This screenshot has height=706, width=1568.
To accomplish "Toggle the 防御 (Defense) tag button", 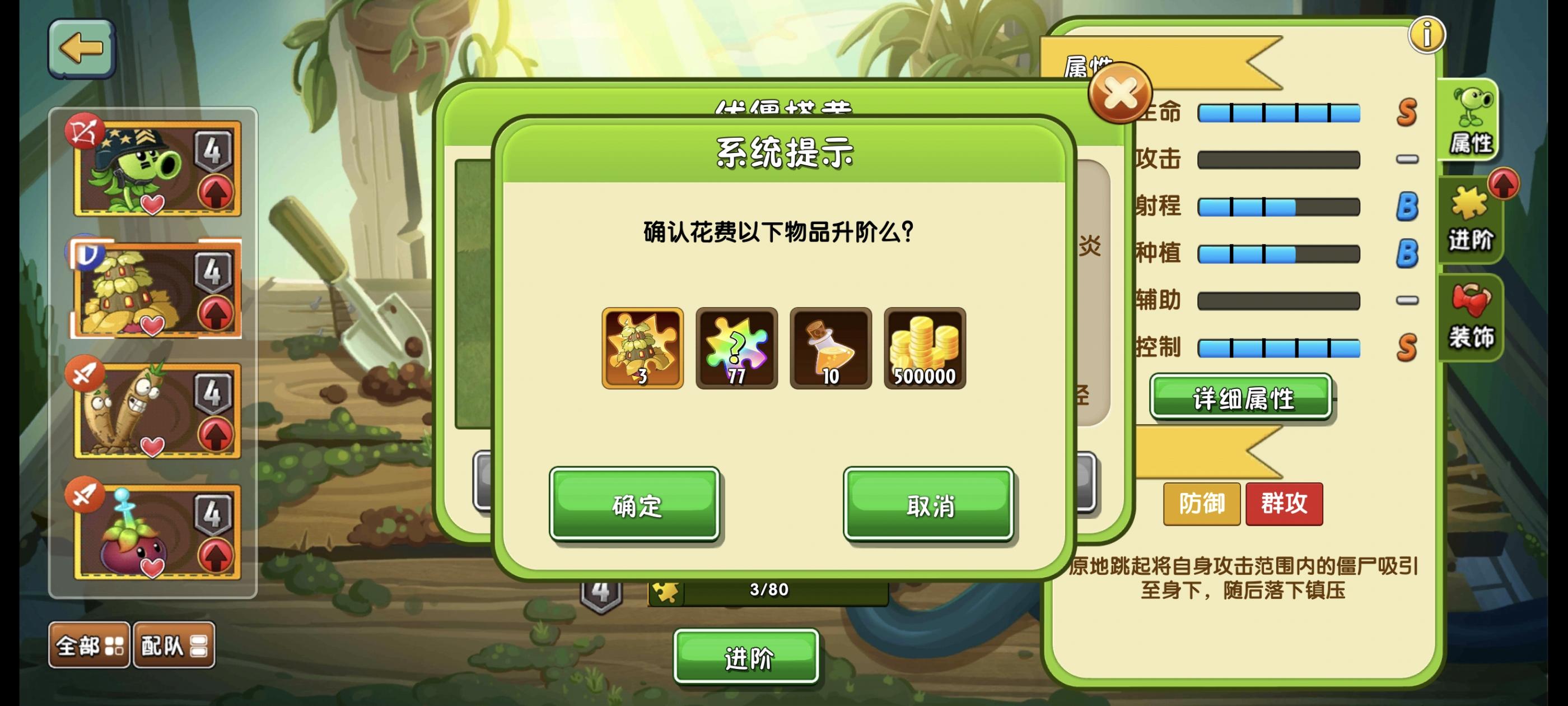I will (x=1201, y=504).
